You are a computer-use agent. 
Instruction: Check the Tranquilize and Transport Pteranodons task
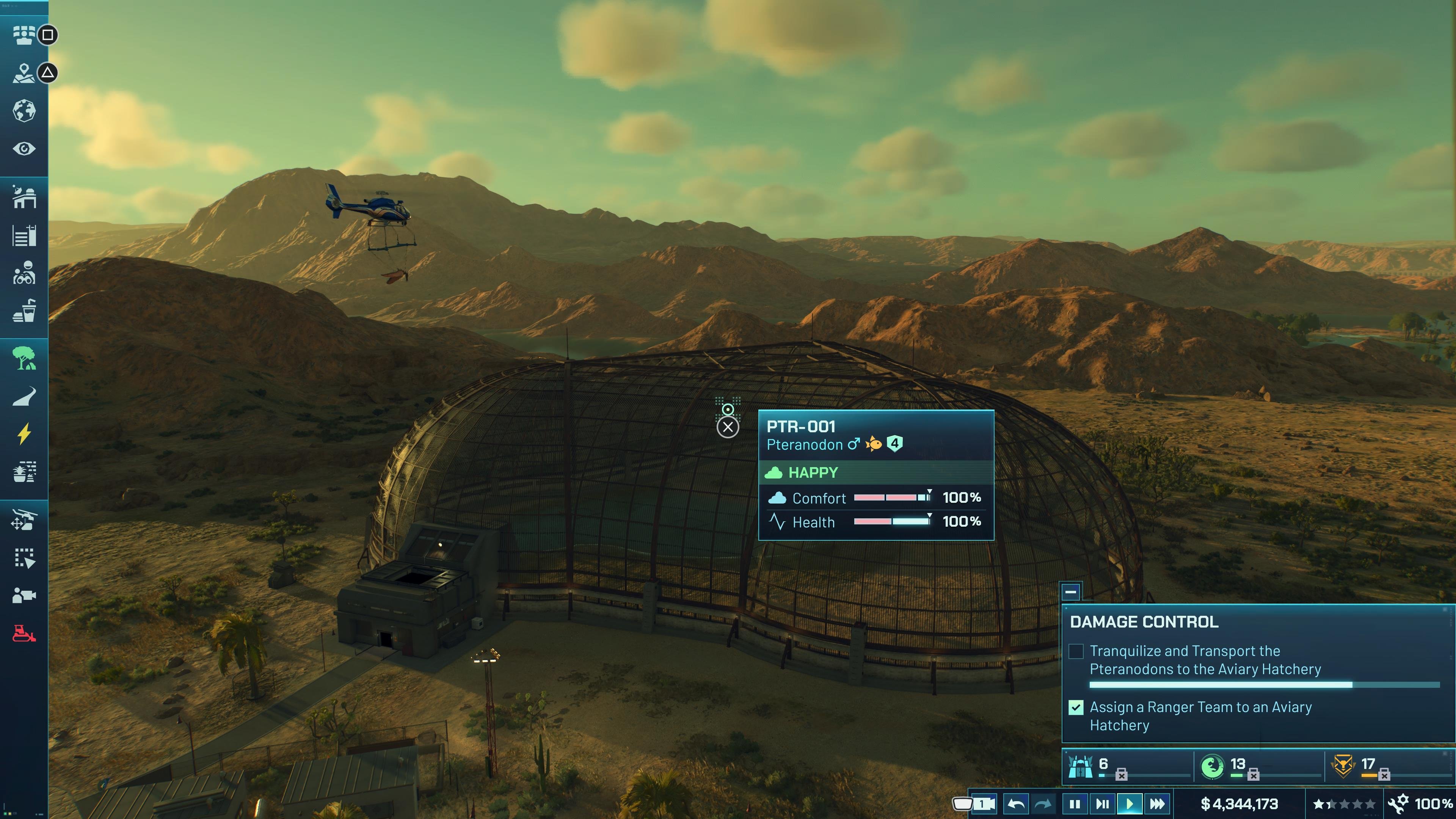tap(1076, 652)
